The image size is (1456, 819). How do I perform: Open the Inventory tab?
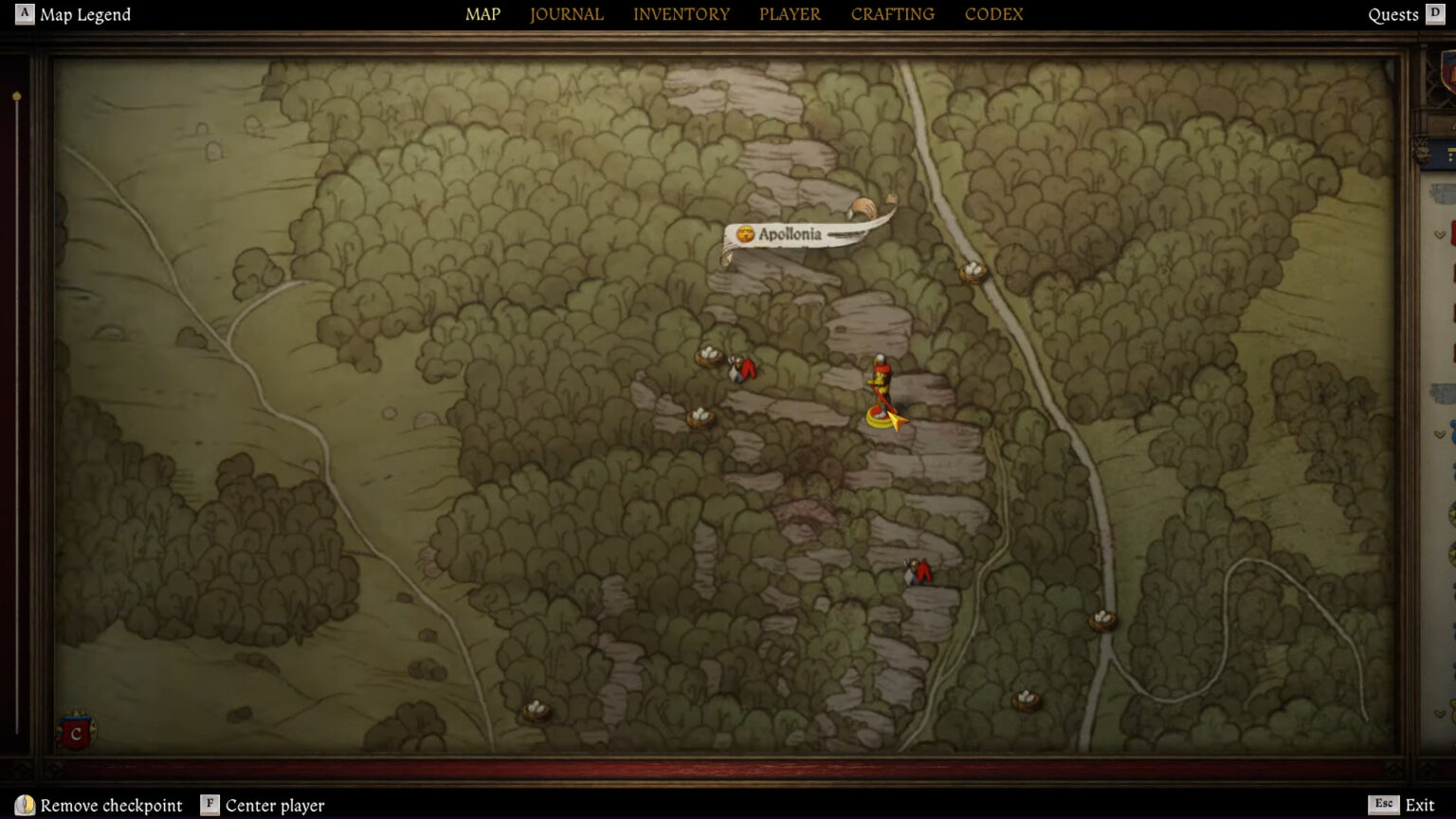pyautogui.click(x=681, y=14)
